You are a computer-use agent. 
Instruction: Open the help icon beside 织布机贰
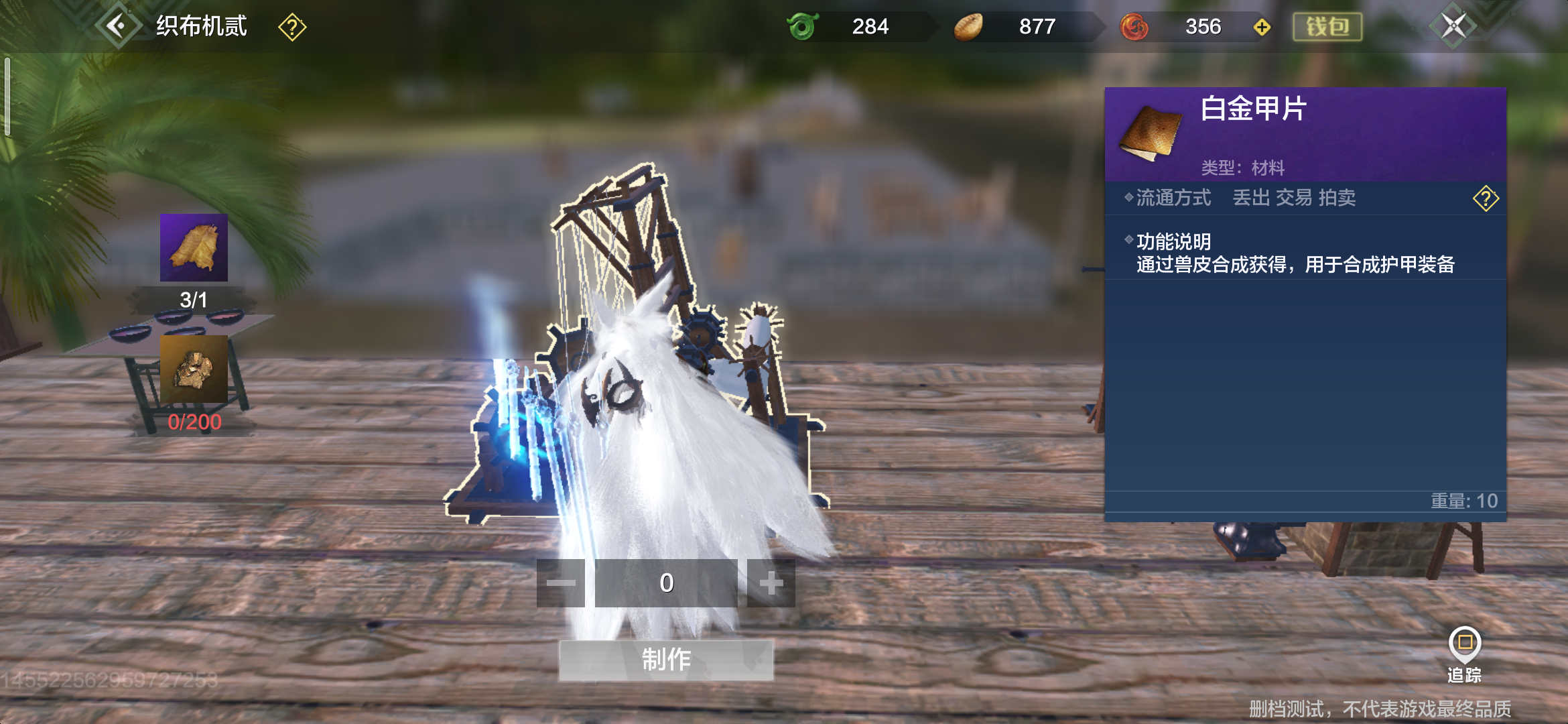coord(292,27)
